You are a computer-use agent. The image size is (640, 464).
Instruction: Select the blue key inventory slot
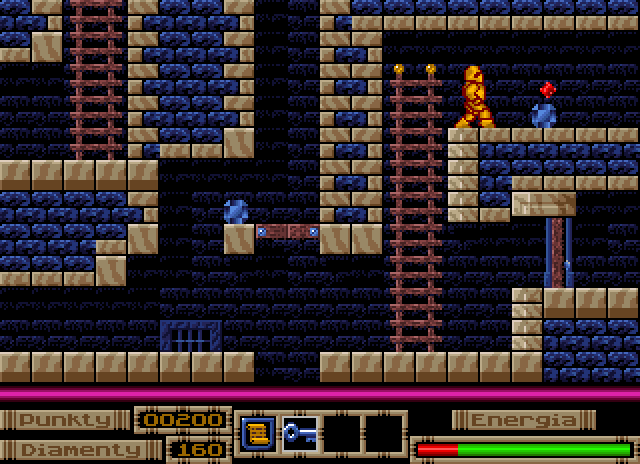pos(299,433)
